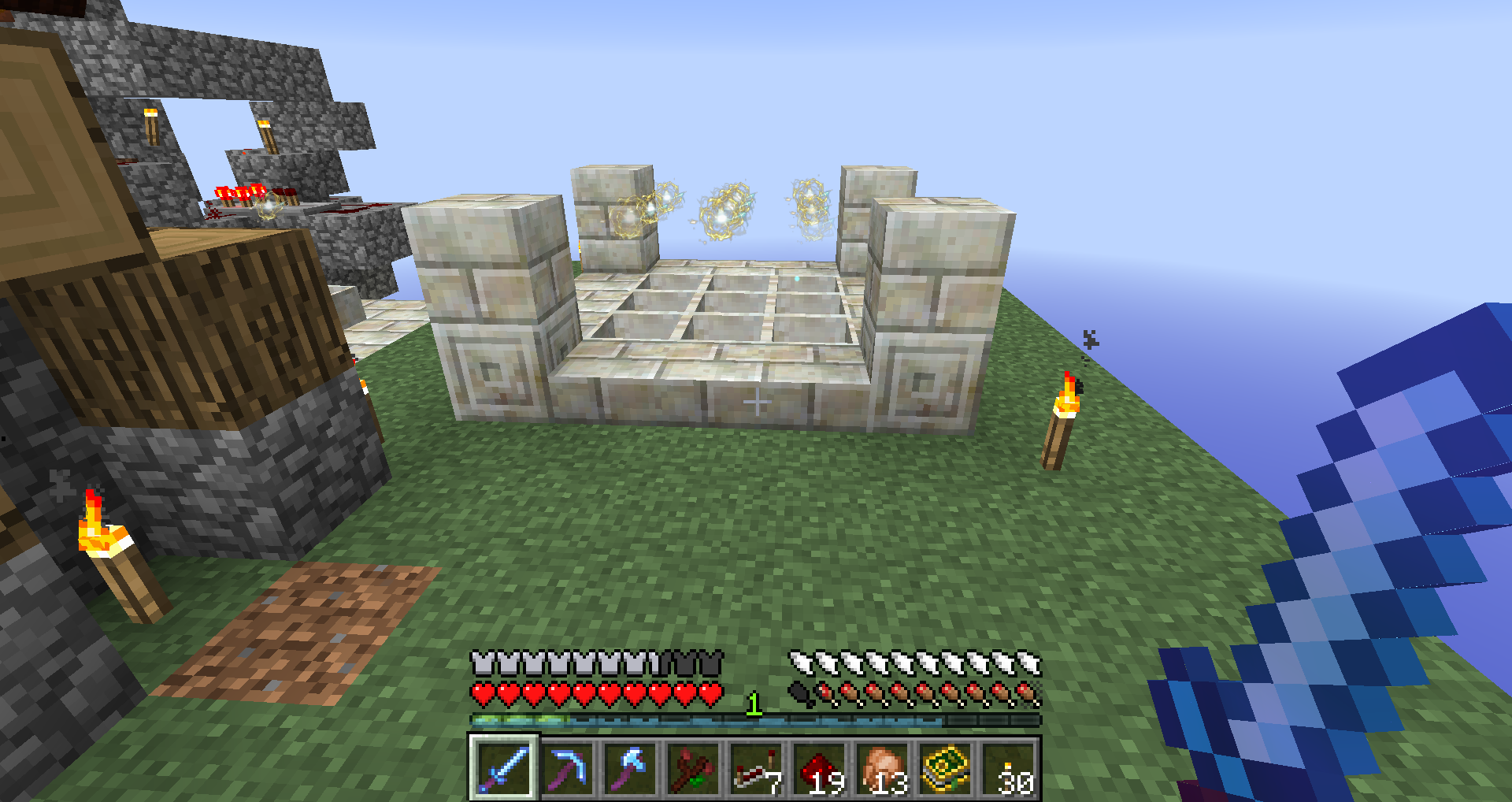The image size is (1512, 802).
Task: Select the green and gold book slot
Action: click(945, 768)
